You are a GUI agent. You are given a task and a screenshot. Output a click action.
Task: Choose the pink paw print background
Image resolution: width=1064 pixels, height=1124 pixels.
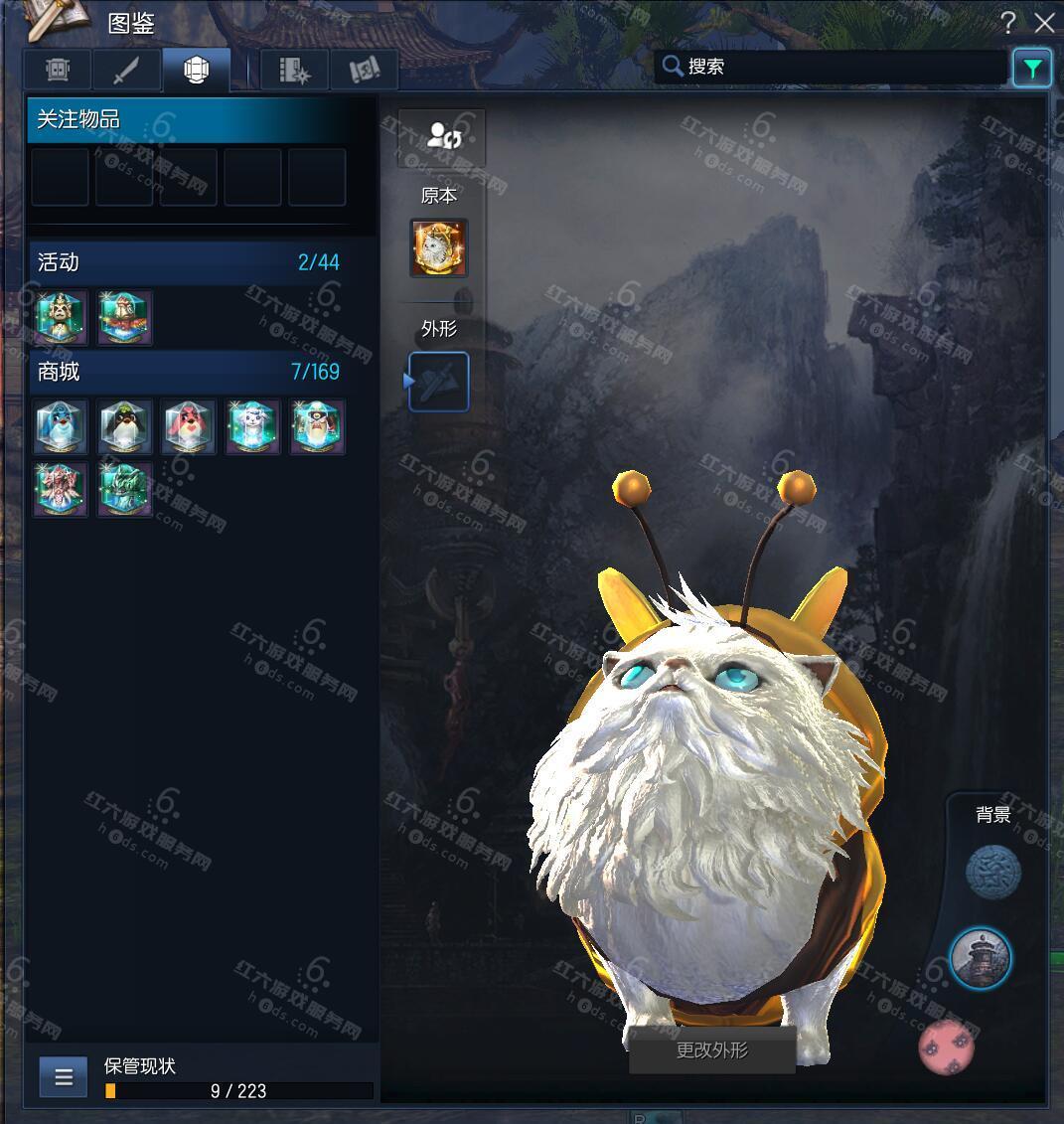tap(946, 1046)
